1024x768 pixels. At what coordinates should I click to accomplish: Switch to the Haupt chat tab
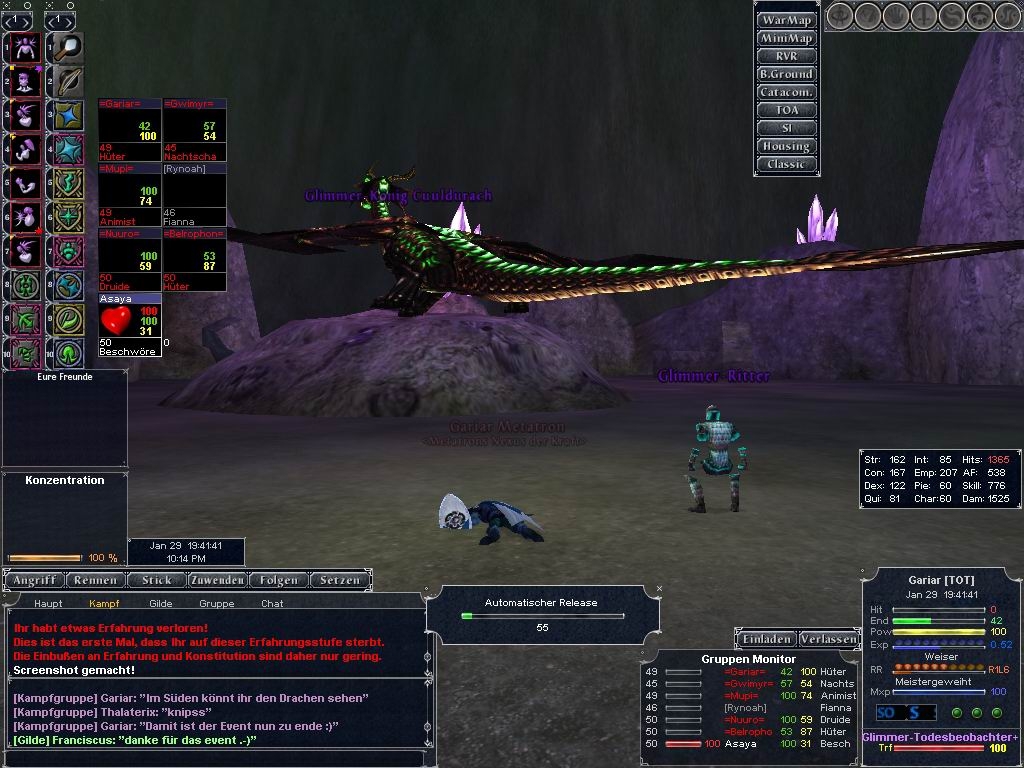tap(48, 604)
